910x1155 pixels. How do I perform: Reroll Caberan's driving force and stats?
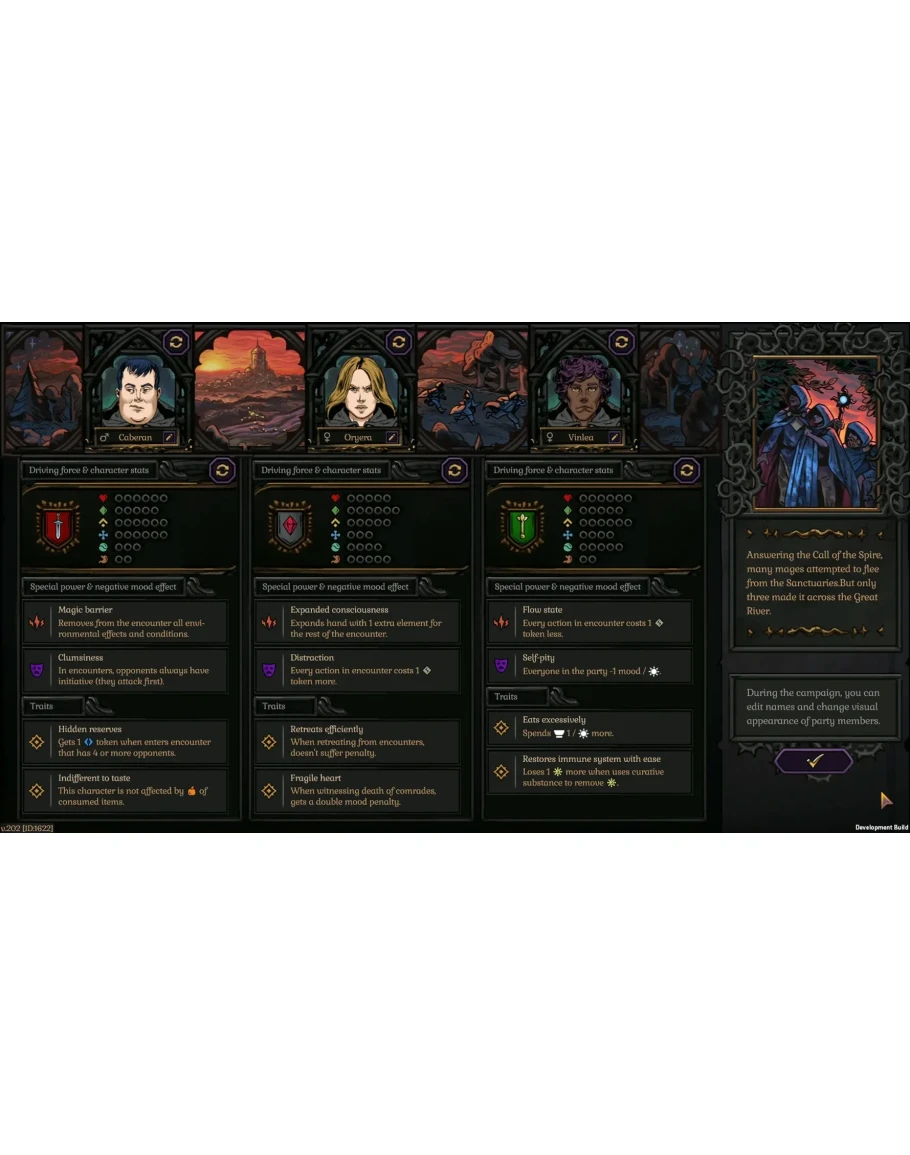[x=222, y=470]
